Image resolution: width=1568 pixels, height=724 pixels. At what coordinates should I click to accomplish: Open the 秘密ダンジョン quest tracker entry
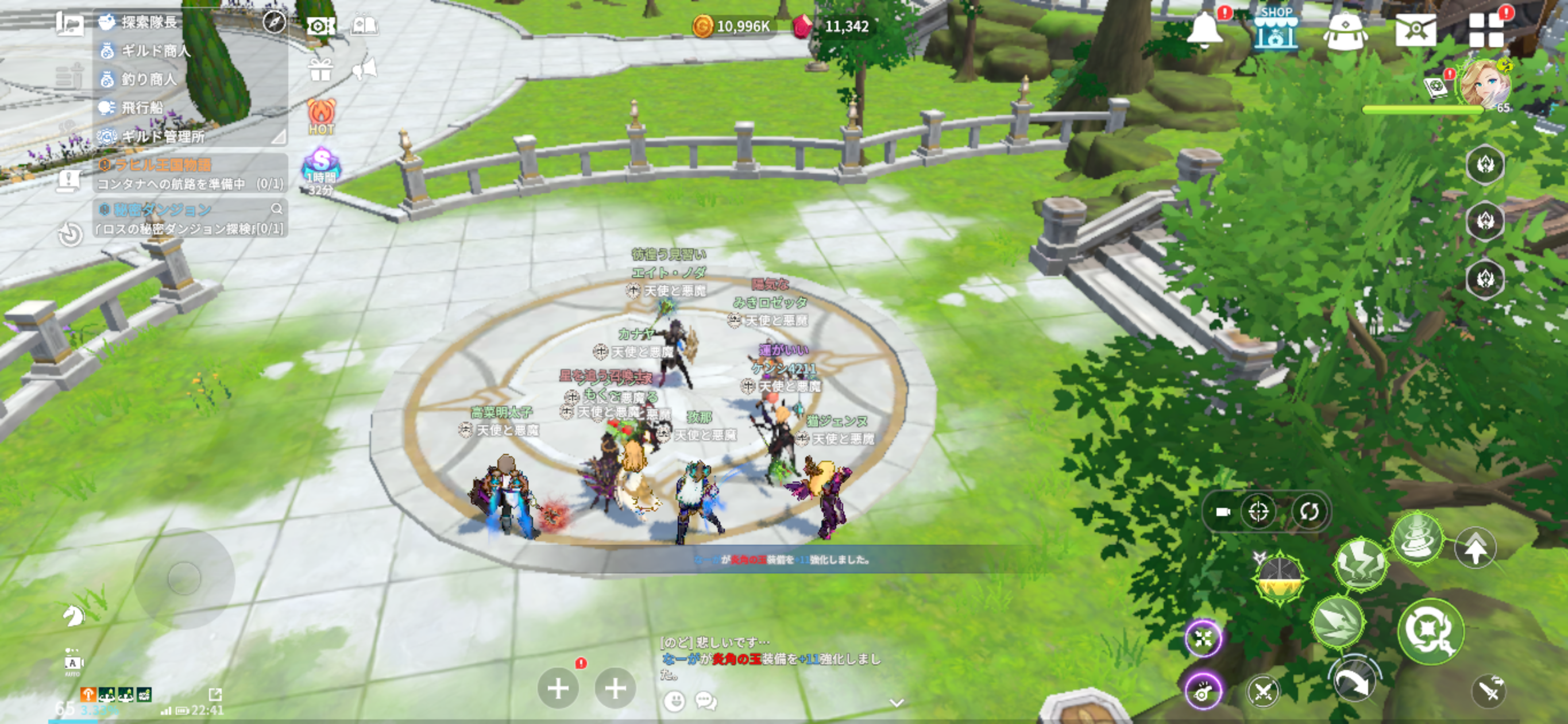coord(189,218)
